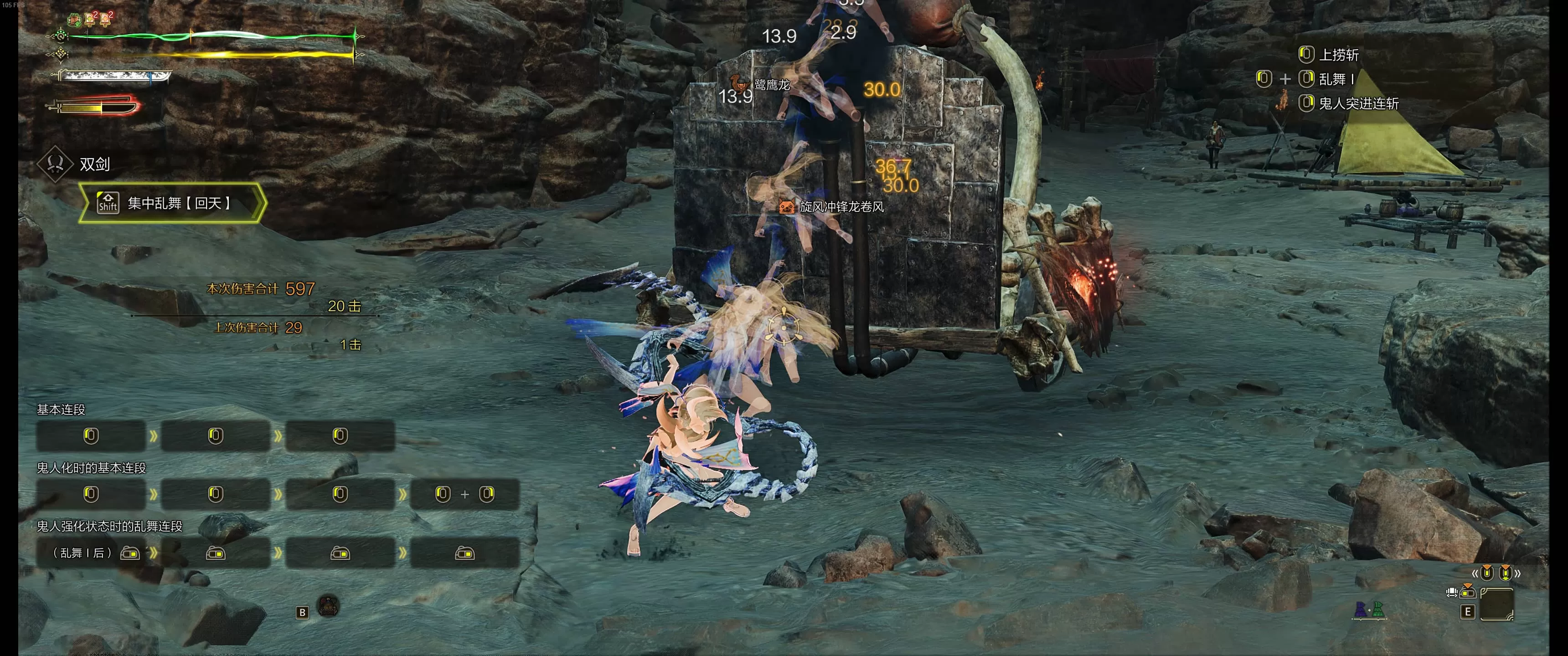Select the 鬼人突进连斩 move in the guide
Image resolution: width=1568 pixels, height=656 pixels.
1357,103
